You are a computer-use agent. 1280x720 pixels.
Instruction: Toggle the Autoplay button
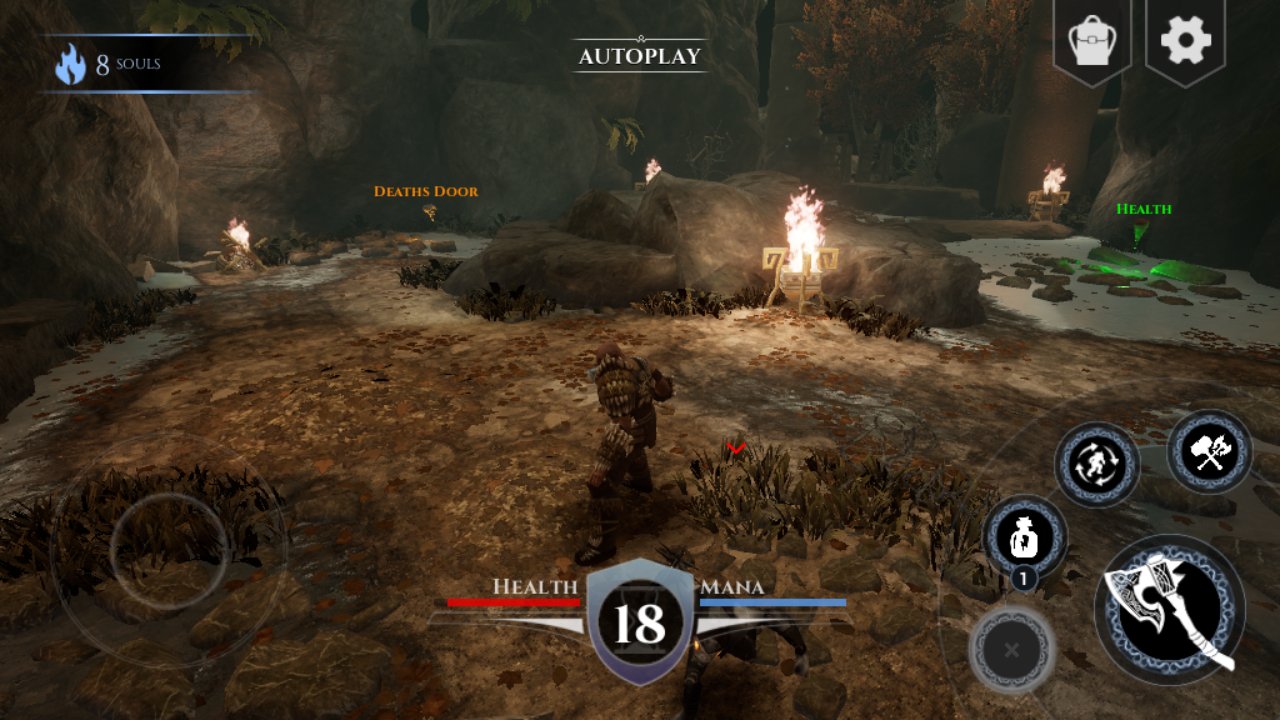640,56
